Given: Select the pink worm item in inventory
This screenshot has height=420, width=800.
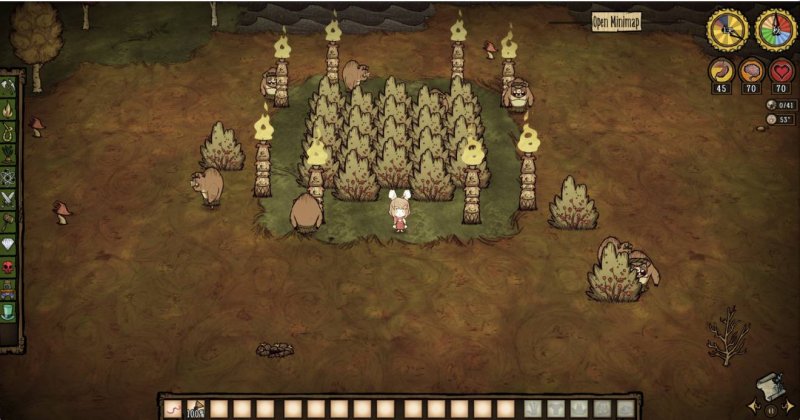Looking at the screenshot, I should 172,408.
